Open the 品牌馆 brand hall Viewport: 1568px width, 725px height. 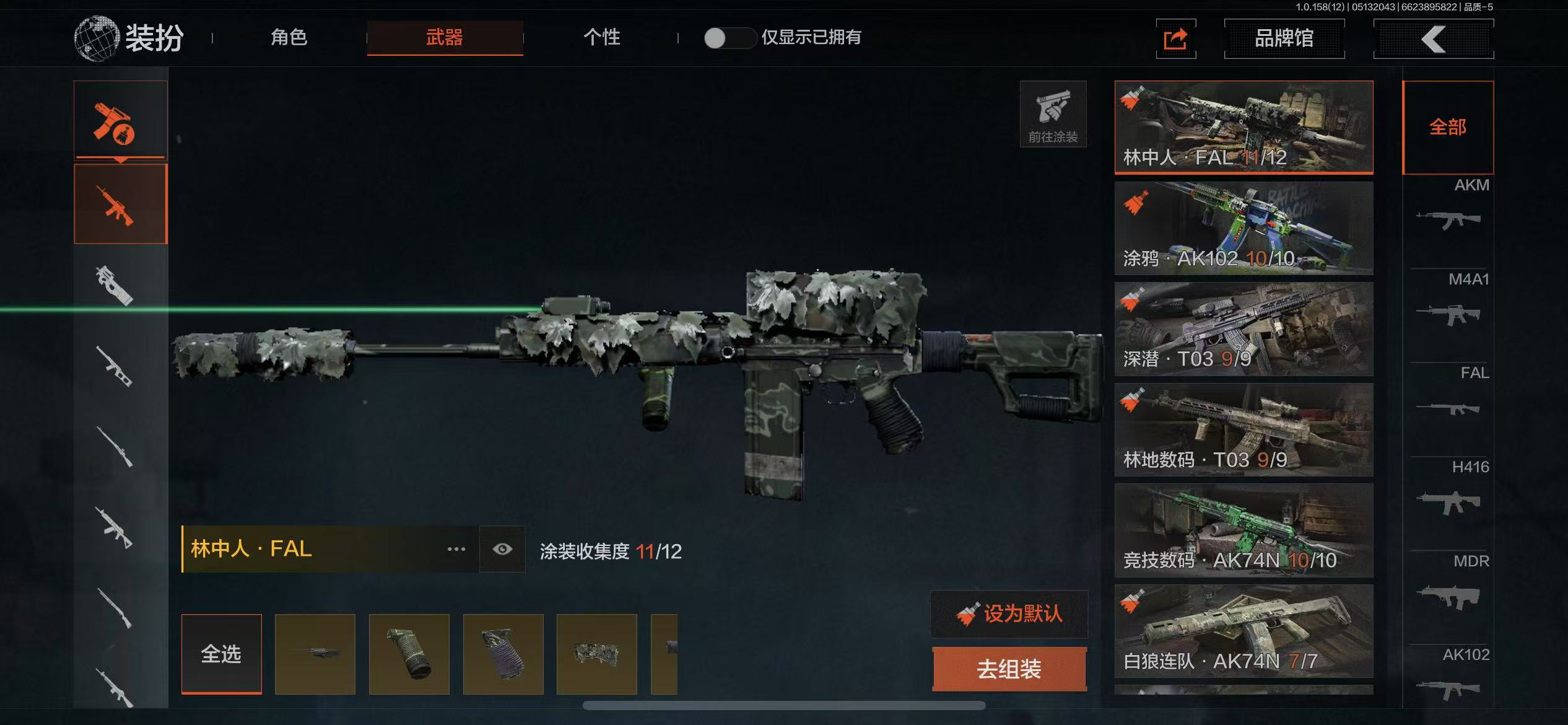[x=1284, y=38]
